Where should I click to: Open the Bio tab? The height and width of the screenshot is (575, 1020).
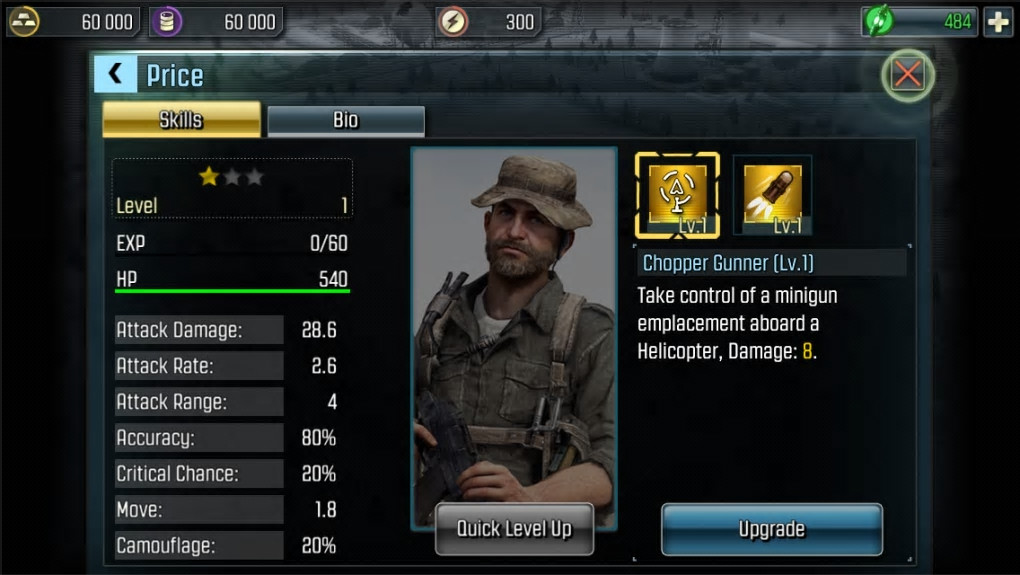[346, 120]
